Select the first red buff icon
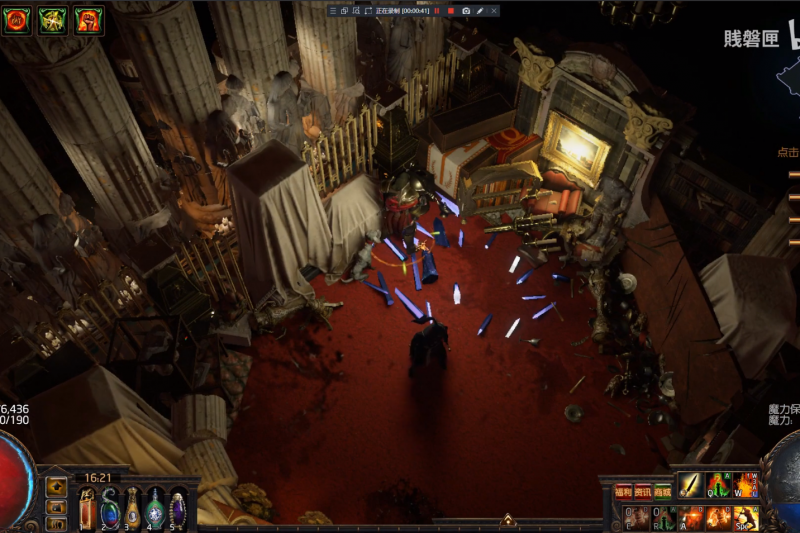Image resolution: width=800 pixels, height=533 pixels. click(16, 20)
